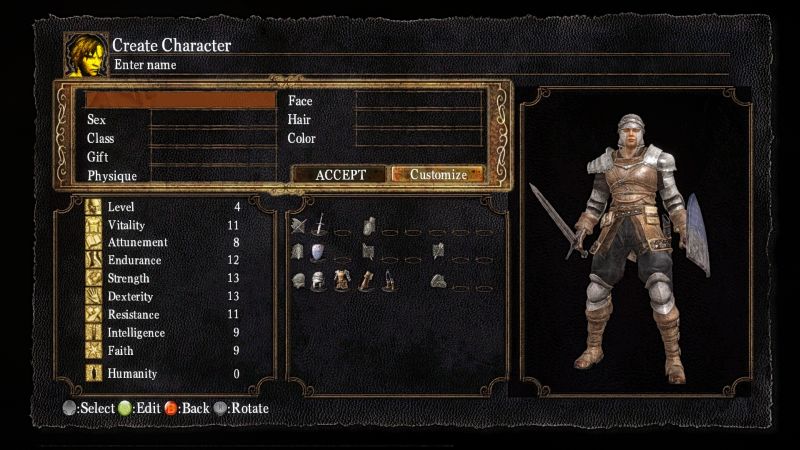
Task: Select the character name entry field
Action: click(x=180, y=100)
